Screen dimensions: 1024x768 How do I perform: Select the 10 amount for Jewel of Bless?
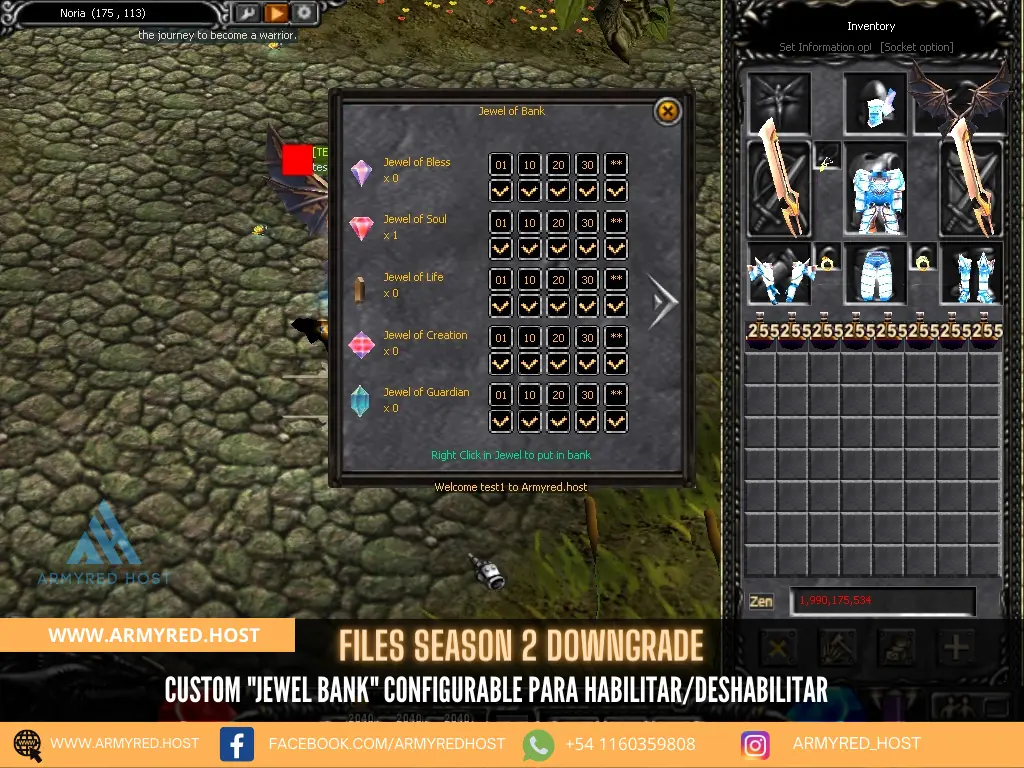pyautogui.click(x=530, y=165)
